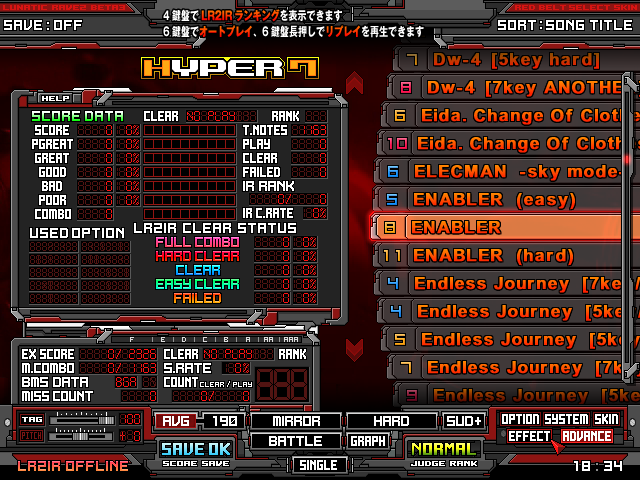Choose the Dw-4 [7key ANOTHER] chart
The image size is (640, 480).
point(510,88)
